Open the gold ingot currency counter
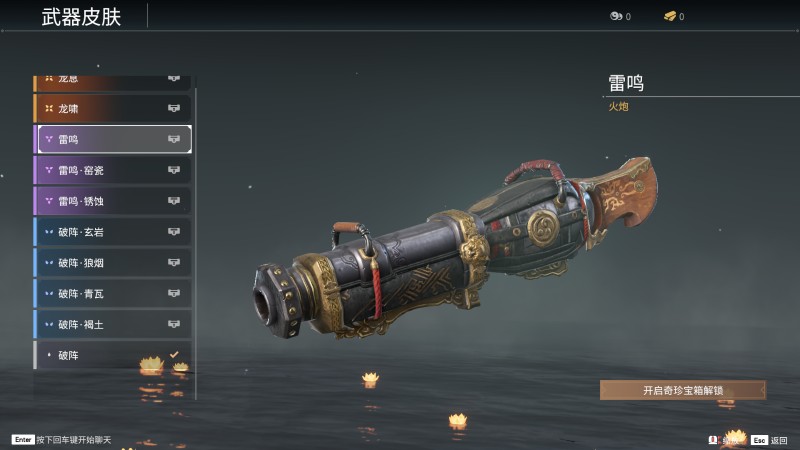The height and width of the screenshot is (450, 800). click(674, 16)
